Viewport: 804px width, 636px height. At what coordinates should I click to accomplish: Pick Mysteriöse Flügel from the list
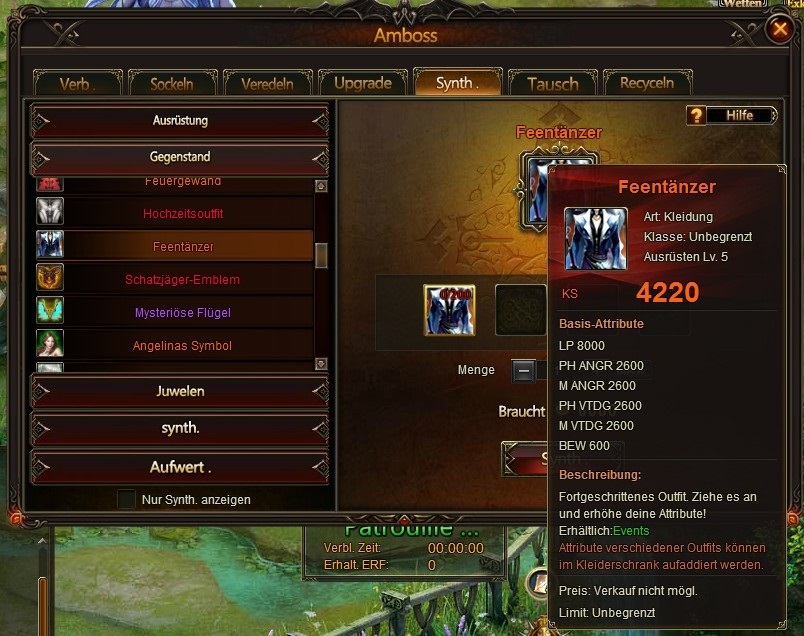pyautogui.click(x=183, y=313)
